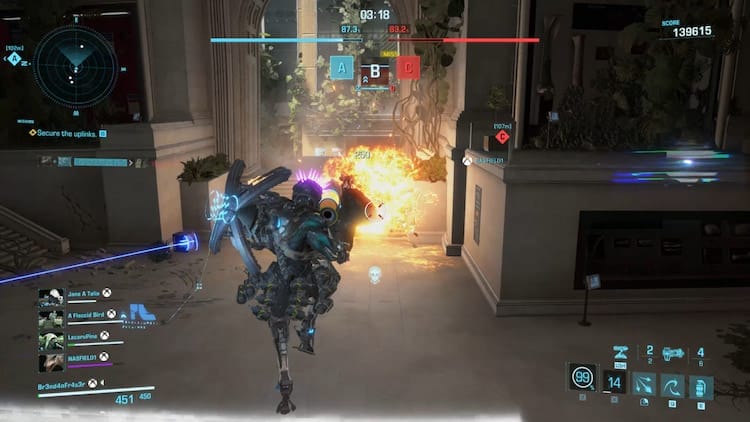Select the heavy cannon weapon icon
750x422 pixels.
click(x=673, y=353)
